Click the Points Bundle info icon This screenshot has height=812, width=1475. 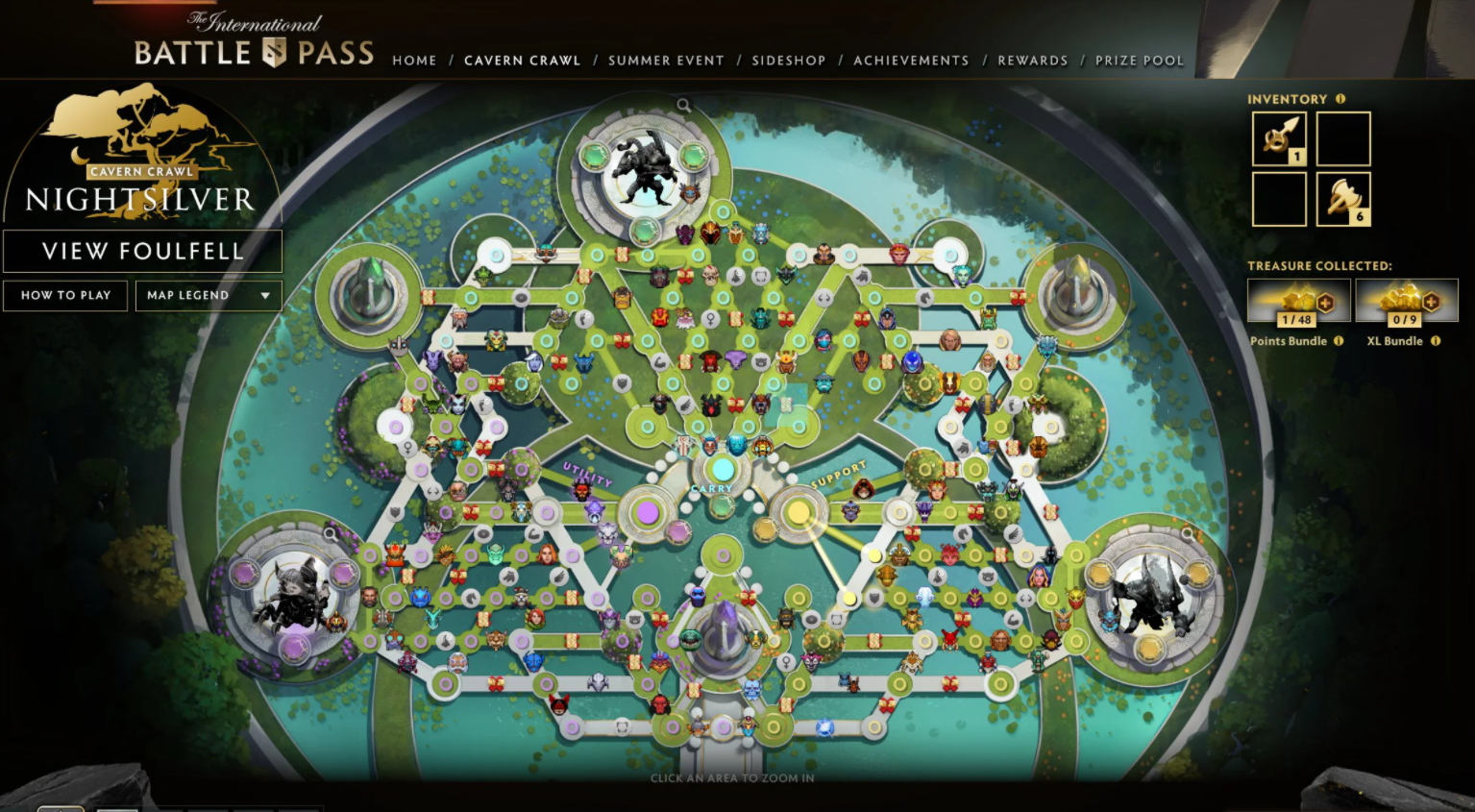pos(1339,341)
